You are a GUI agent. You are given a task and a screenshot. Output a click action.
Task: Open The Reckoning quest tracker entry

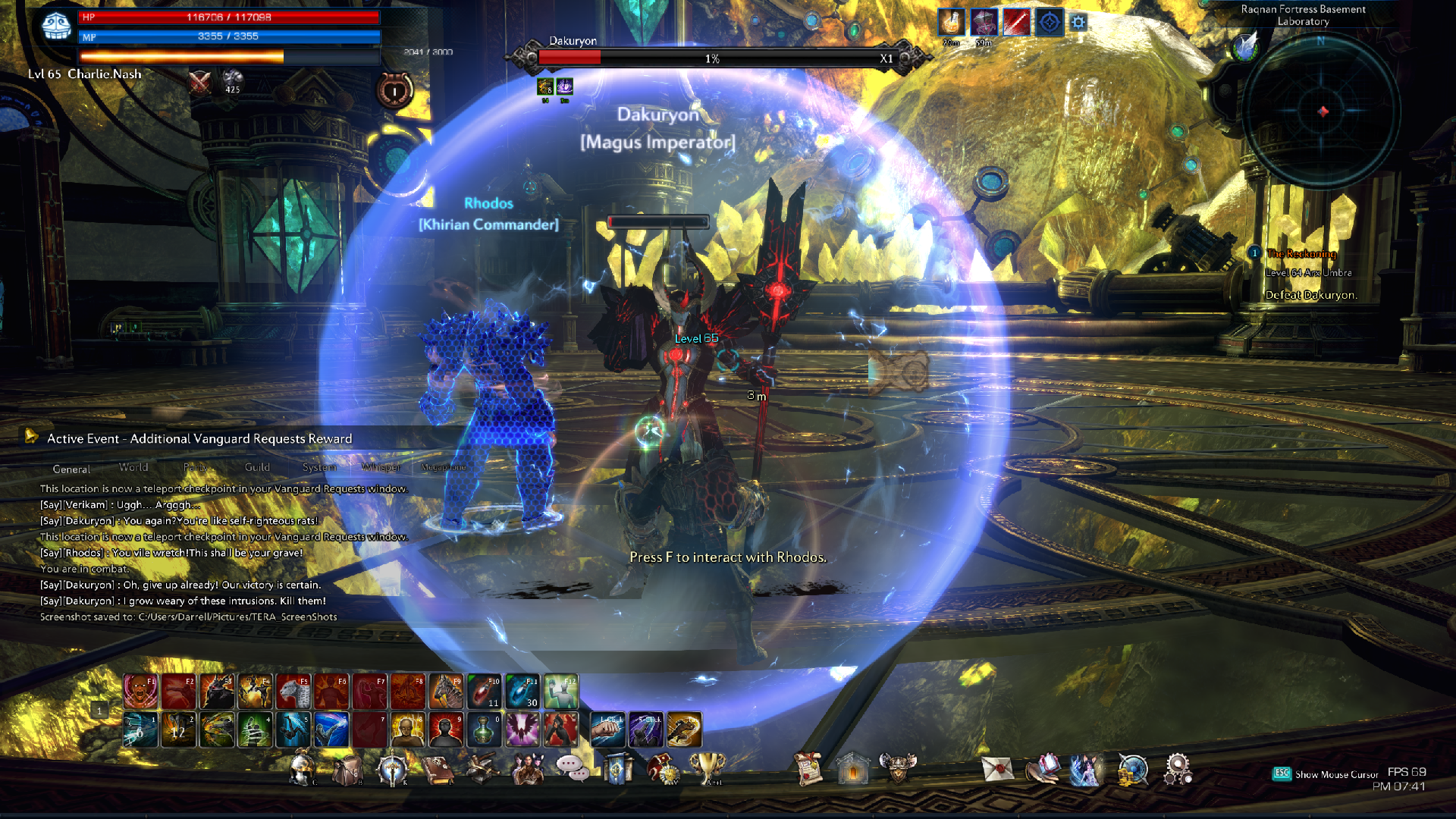1301,254
